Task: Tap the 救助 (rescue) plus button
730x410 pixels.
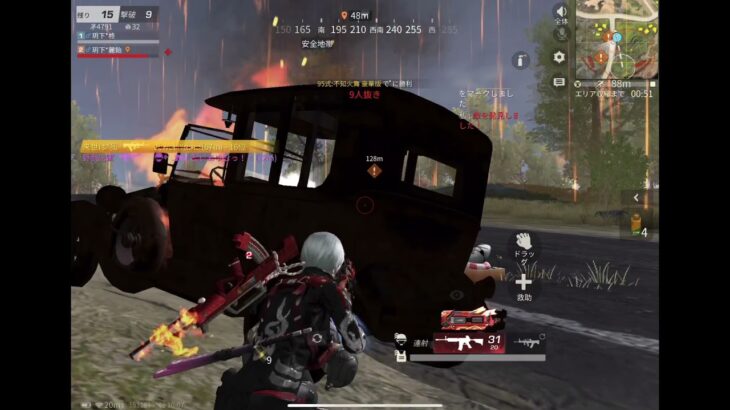Action: tap(523, 283)
